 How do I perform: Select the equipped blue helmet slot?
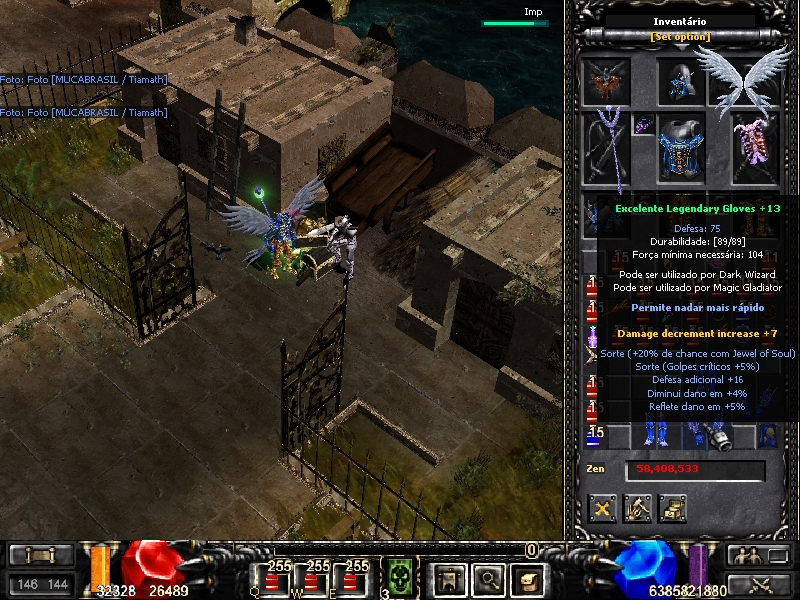point(681,81)
